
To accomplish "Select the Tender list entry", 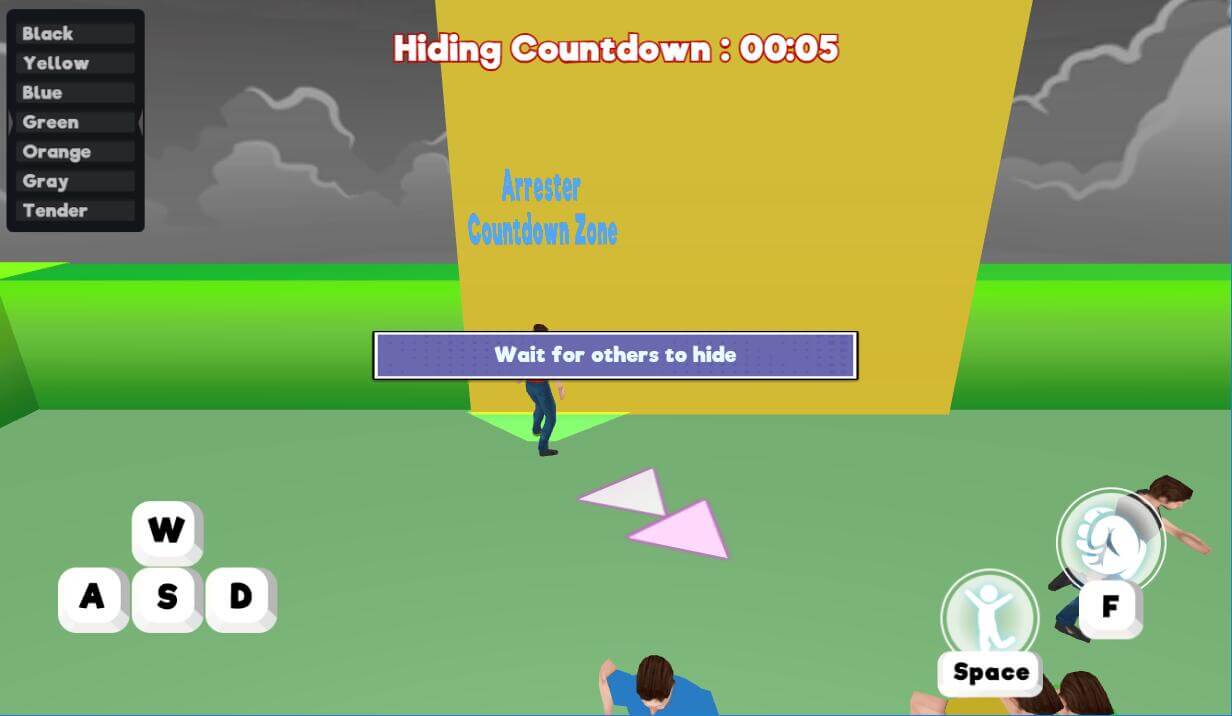I will click(75, 211).
